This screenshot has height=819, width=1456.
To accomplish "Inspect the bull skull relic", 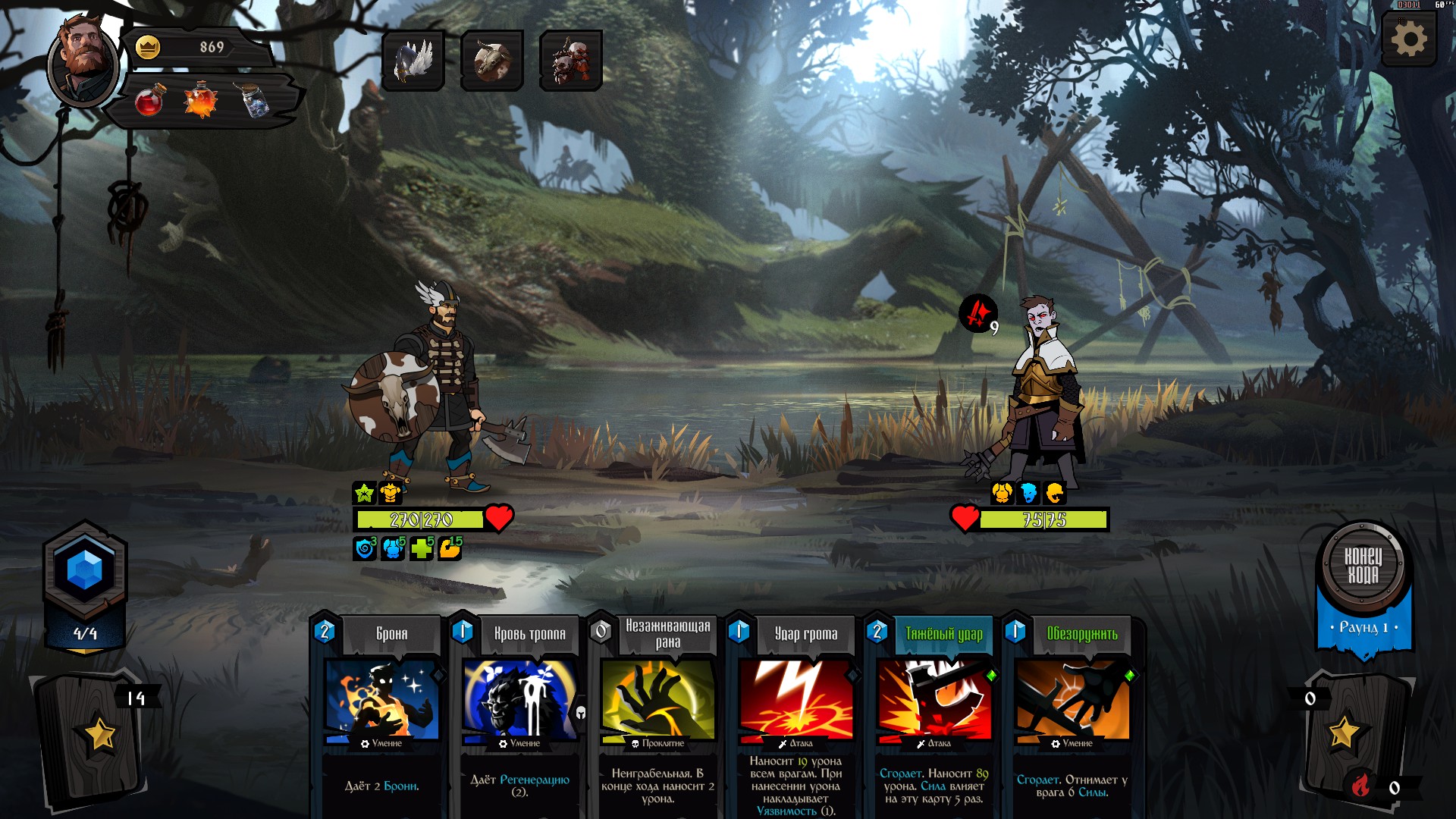I will 492,61.
